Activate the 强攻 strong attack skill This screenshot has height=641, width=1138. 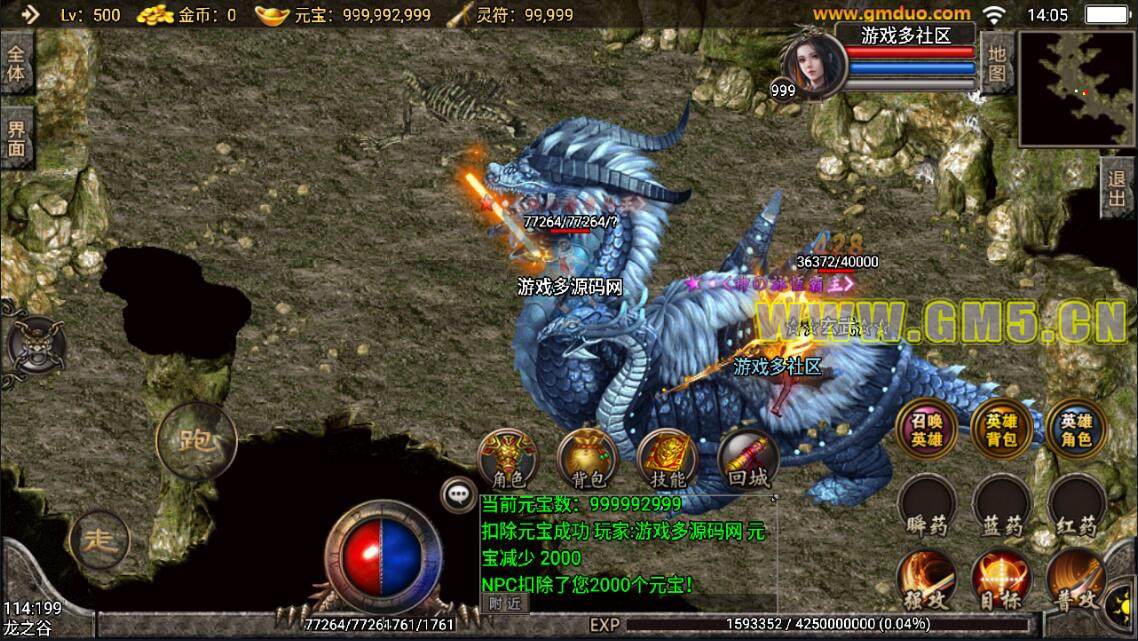point(926,580)
